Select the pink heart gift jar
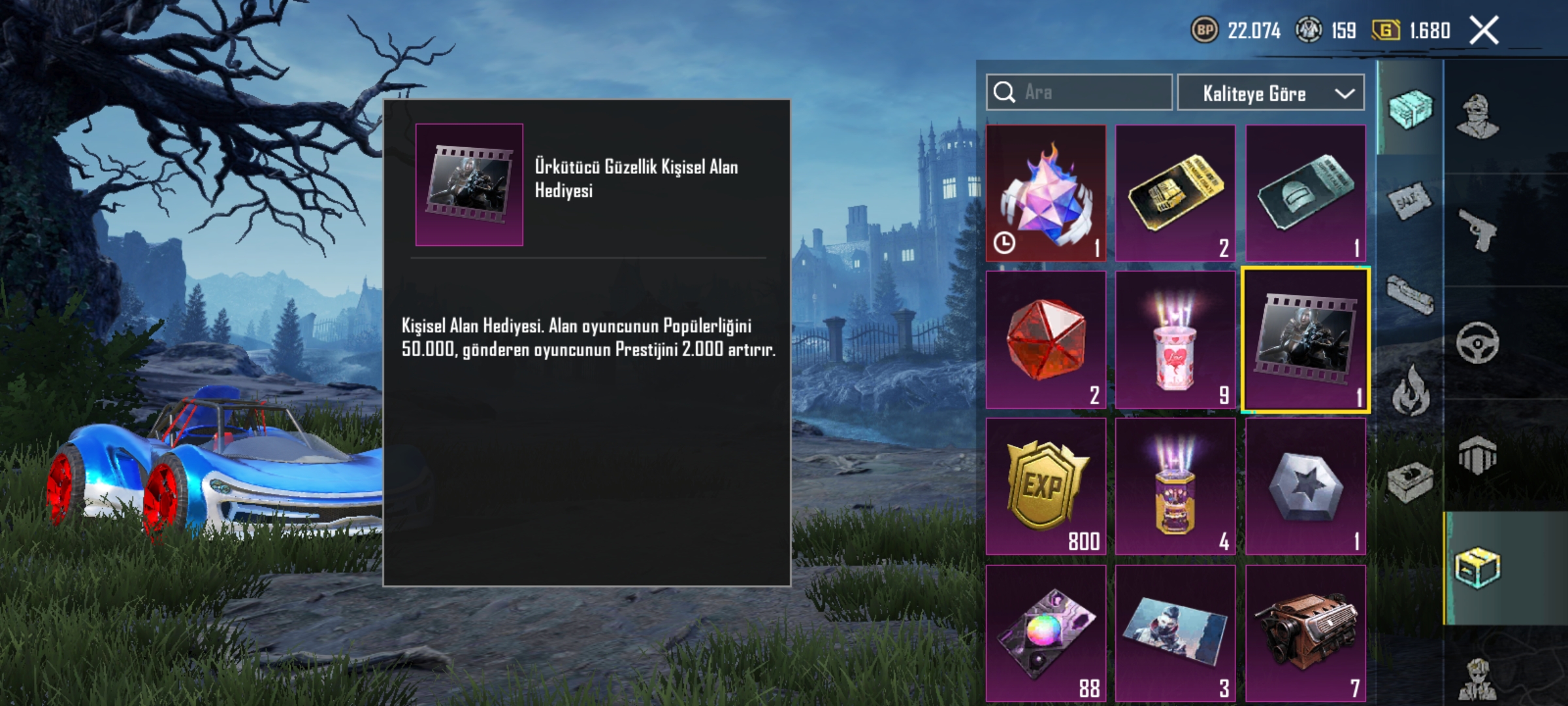This screenshot has width=1568, height=706. click(x=1175, y=340)
